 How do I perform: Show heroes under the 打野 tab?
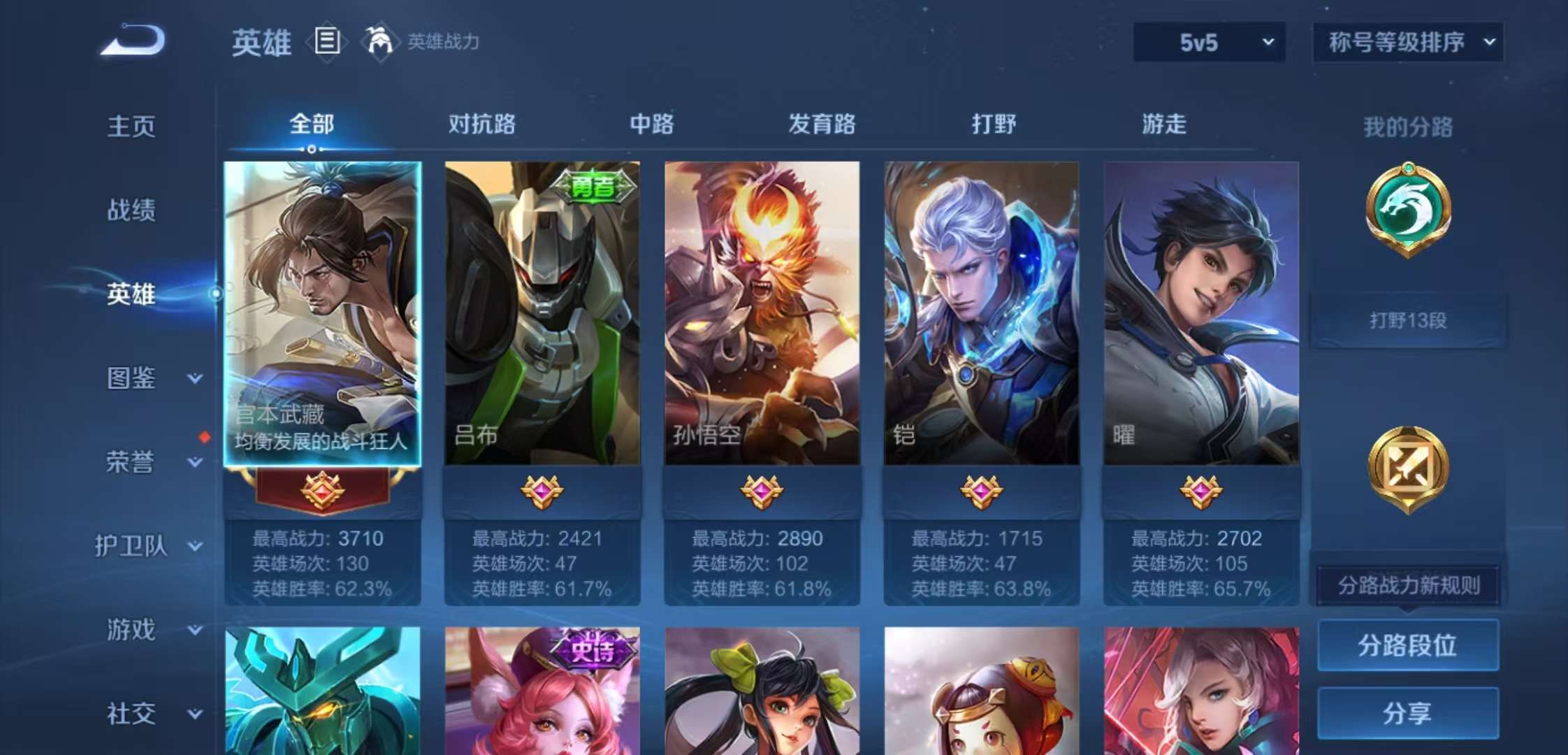(x=993, y=124)
